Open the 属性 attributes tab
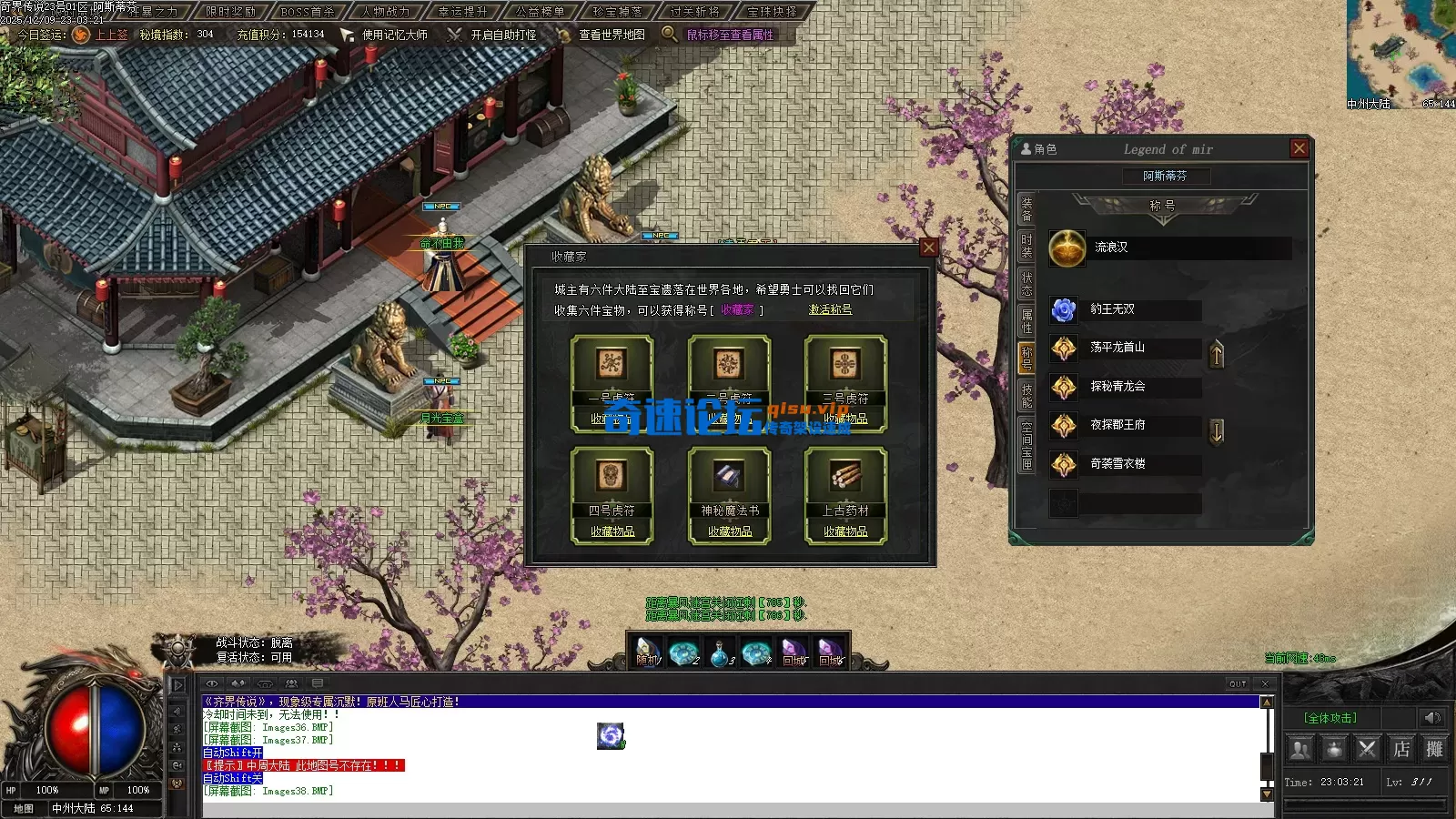This screenshot has height=819, width=1456. [1026, 319]
